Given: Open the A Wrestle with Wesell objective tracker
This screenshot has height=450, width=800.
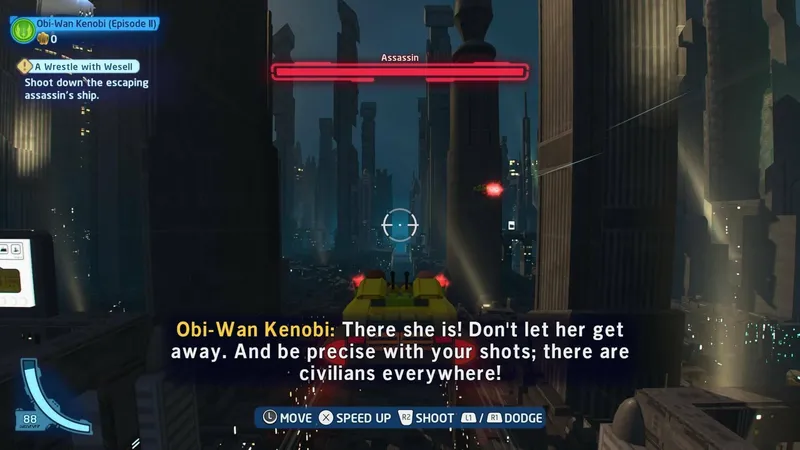Looking at the screenshot, I should [82, 67].
